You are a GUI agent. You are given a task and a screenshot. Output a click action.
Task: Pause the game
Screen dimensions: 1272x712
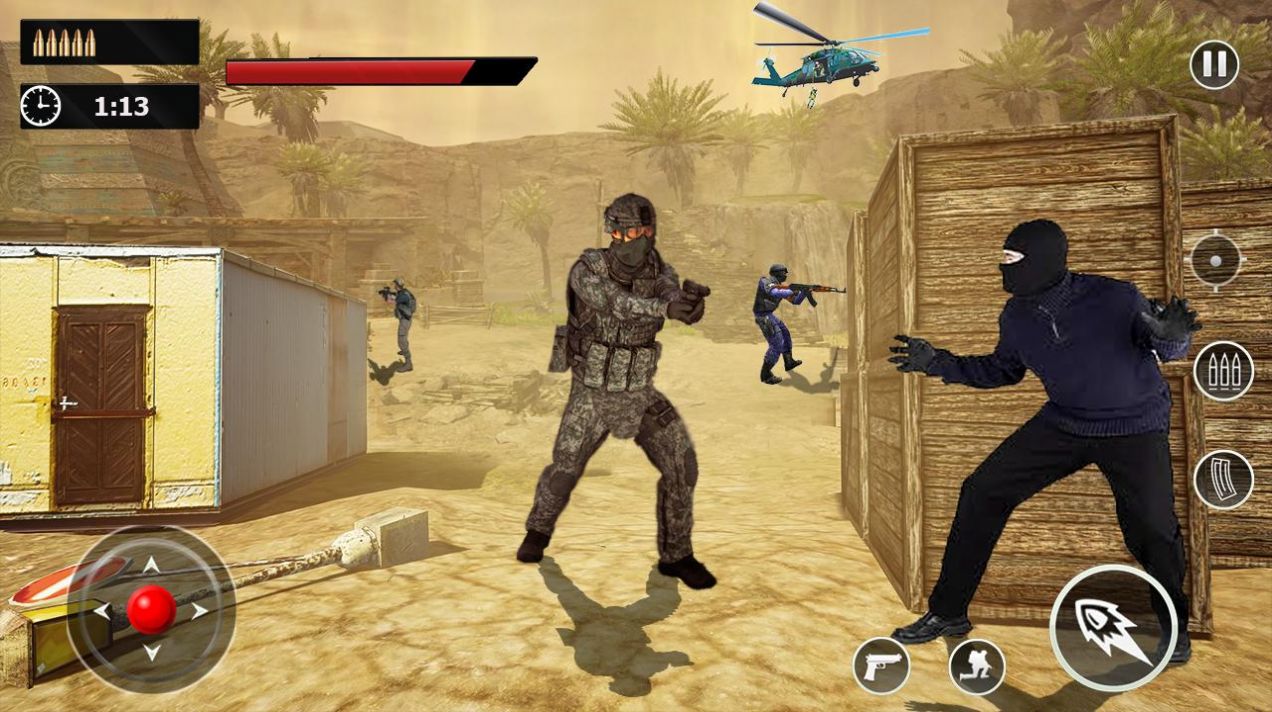pos(1214,65)
